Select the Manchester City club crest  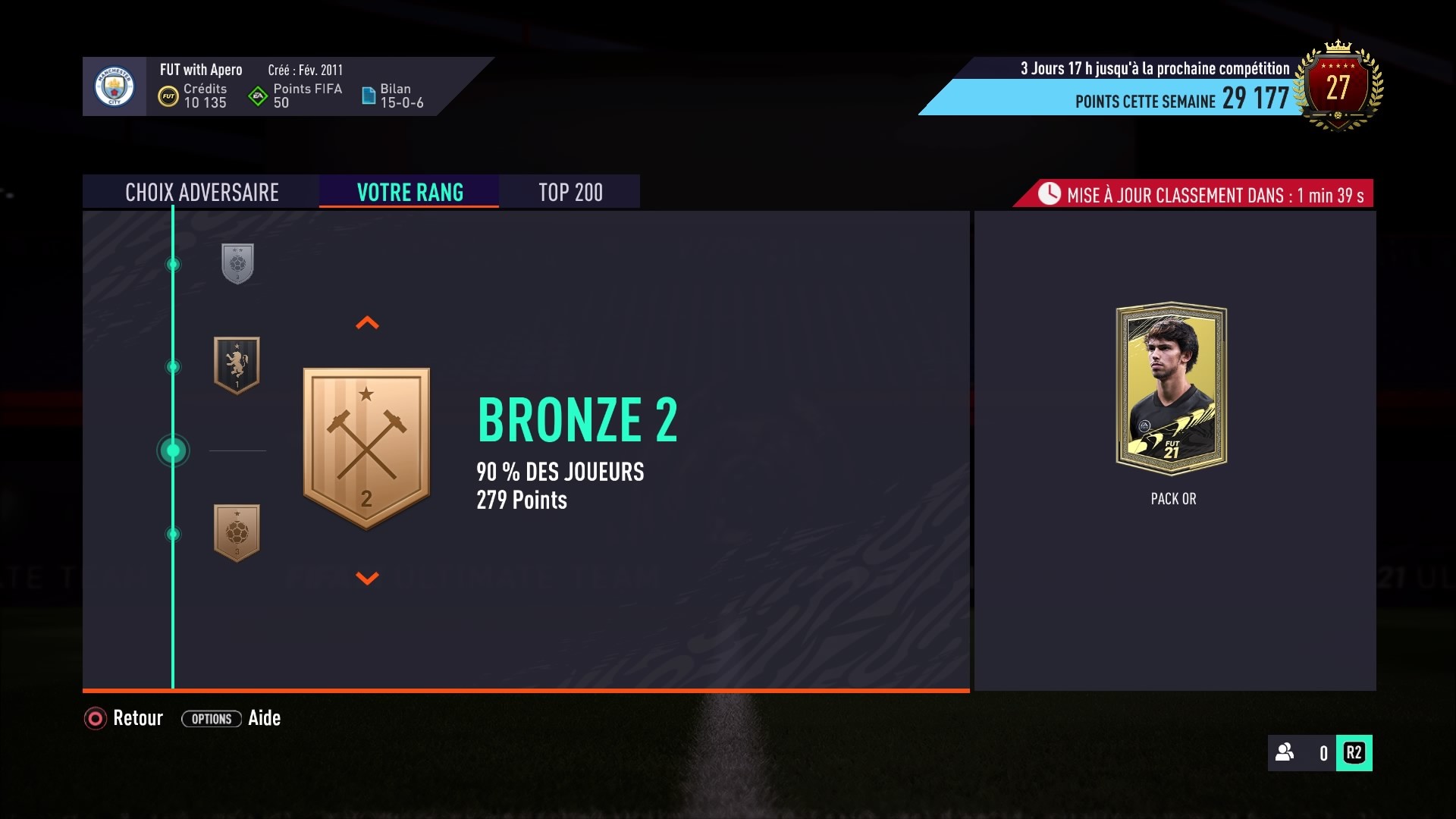click(115, 86)
